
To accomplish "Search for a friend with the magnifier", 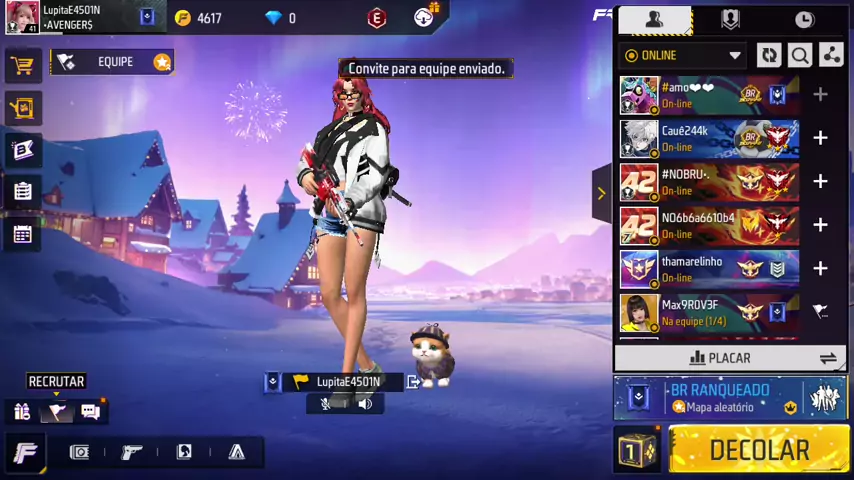I will click(x=800, y=56).
